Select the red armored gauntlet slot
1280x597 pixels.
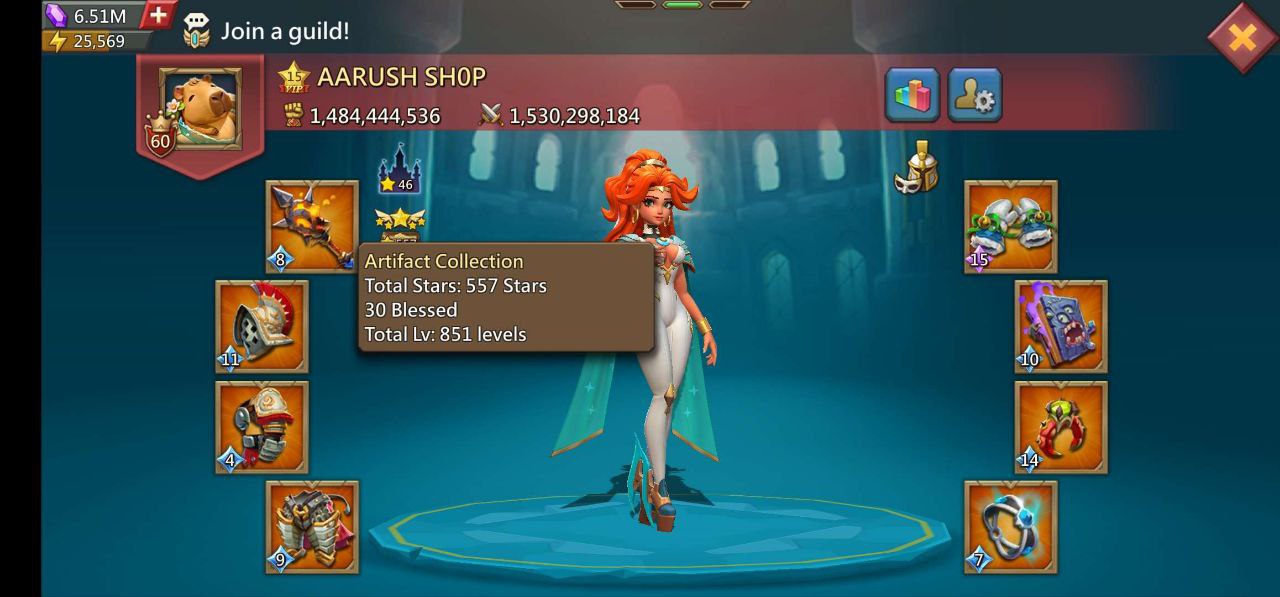click(x=262, y=426)
